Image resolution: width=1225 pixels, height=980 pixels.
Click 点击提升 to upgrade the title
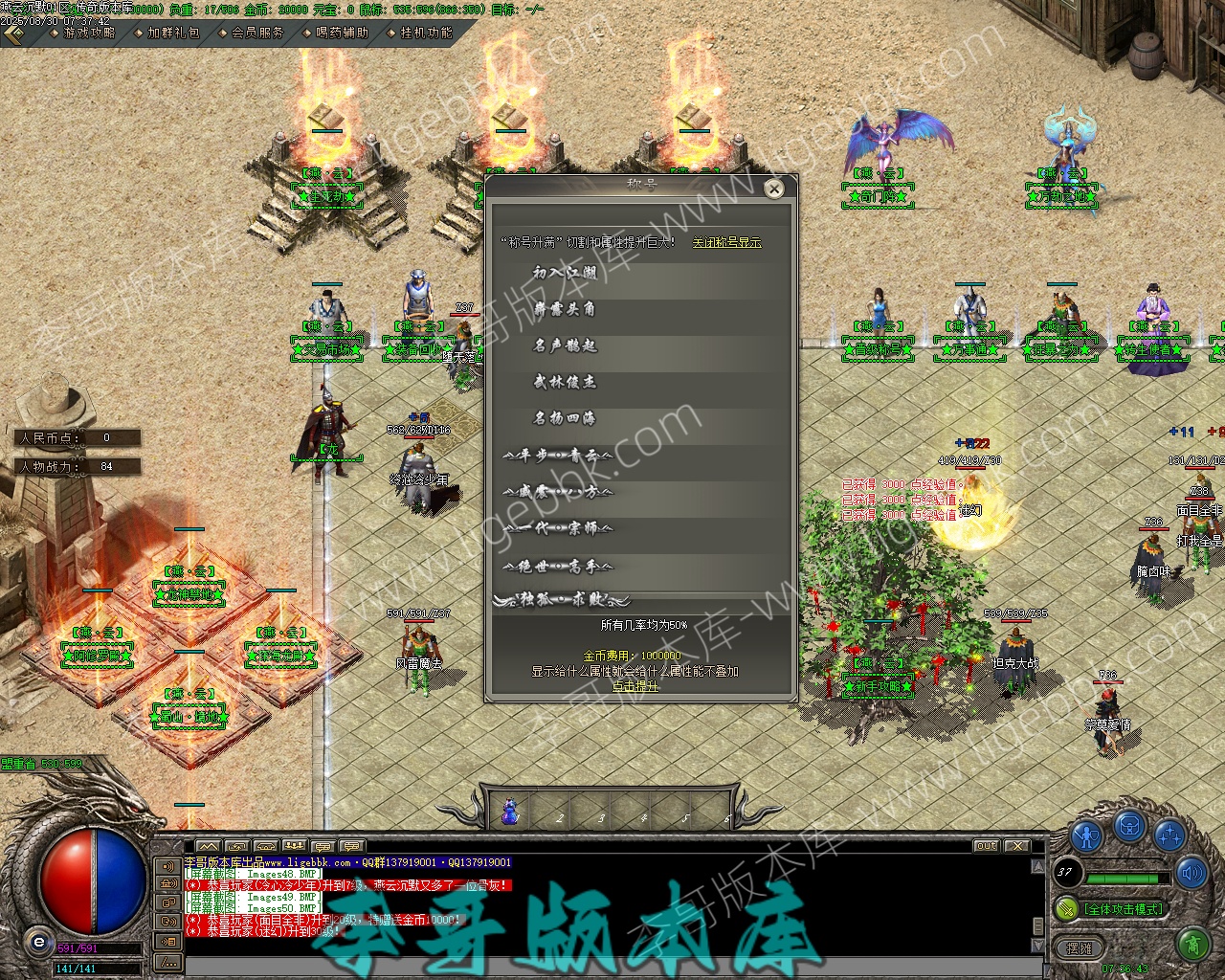(635, 686)
